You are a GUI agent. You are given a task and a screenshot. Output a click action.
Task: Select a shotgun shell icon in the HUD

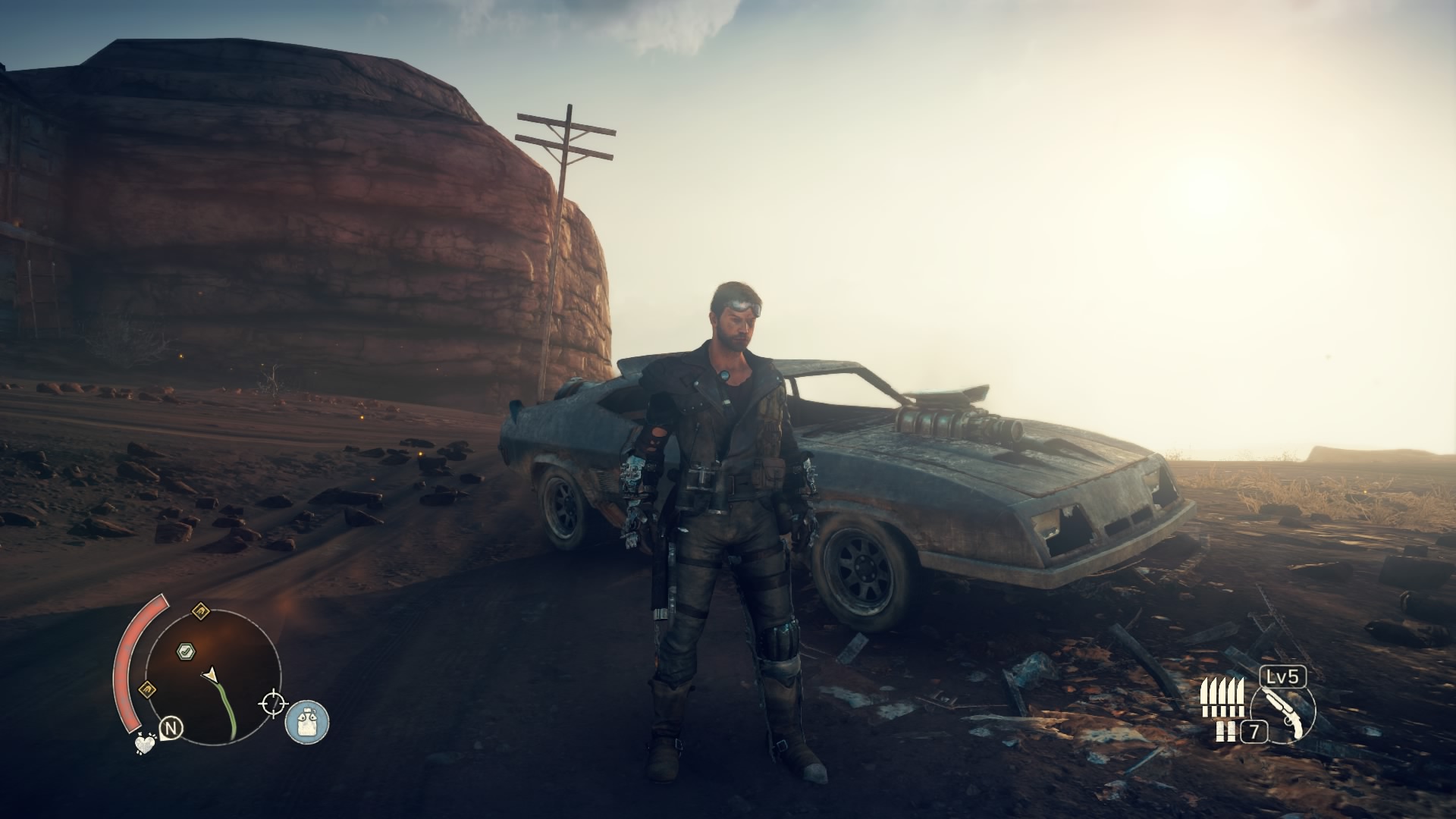tap(1222, 730)
